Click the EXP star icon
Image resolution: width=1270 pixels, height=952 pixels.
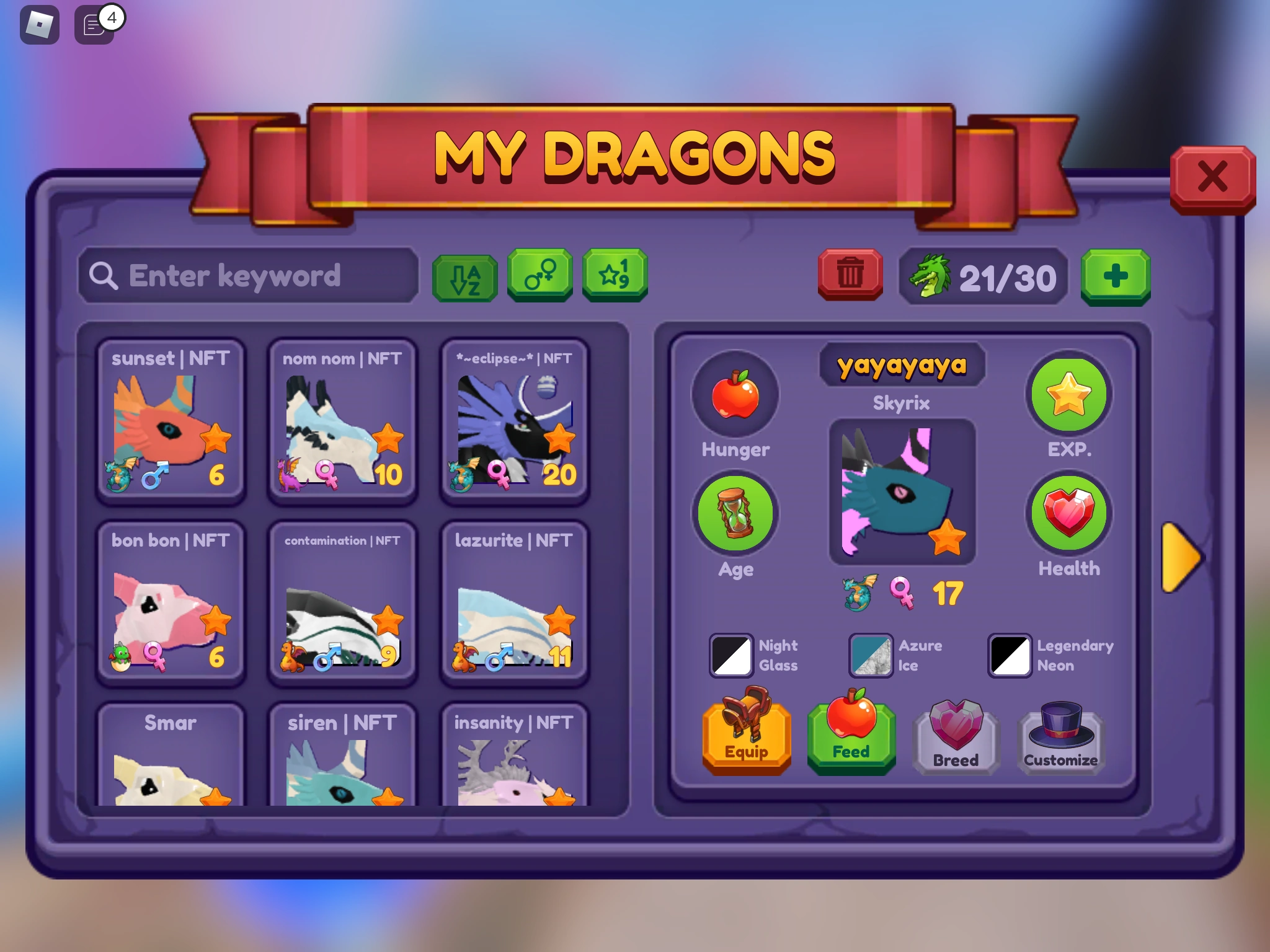point(1069,395)
